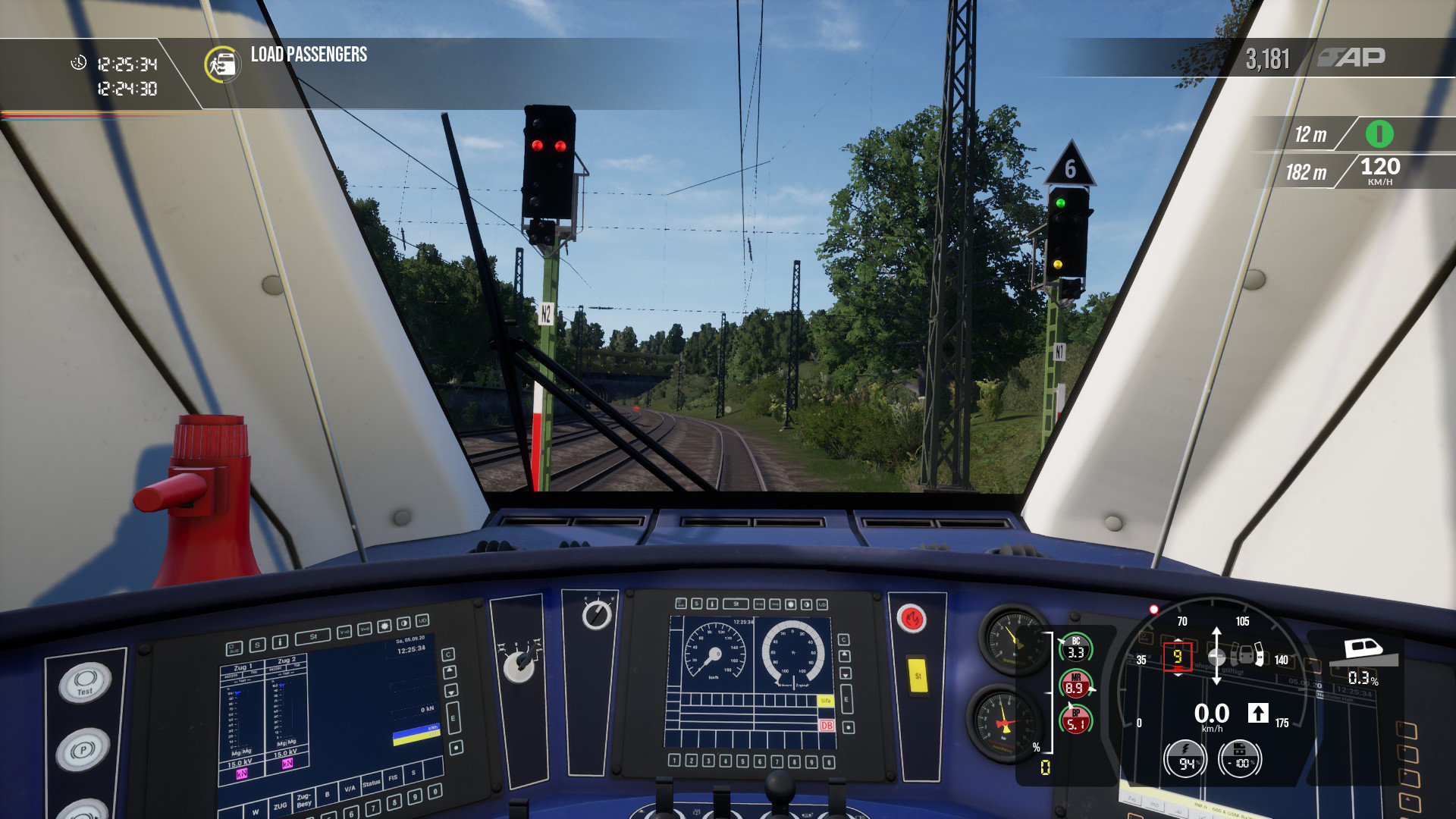Click the AP action points logo
The width and height of the screenshot is (1456, 819).
click(1351, 57)
